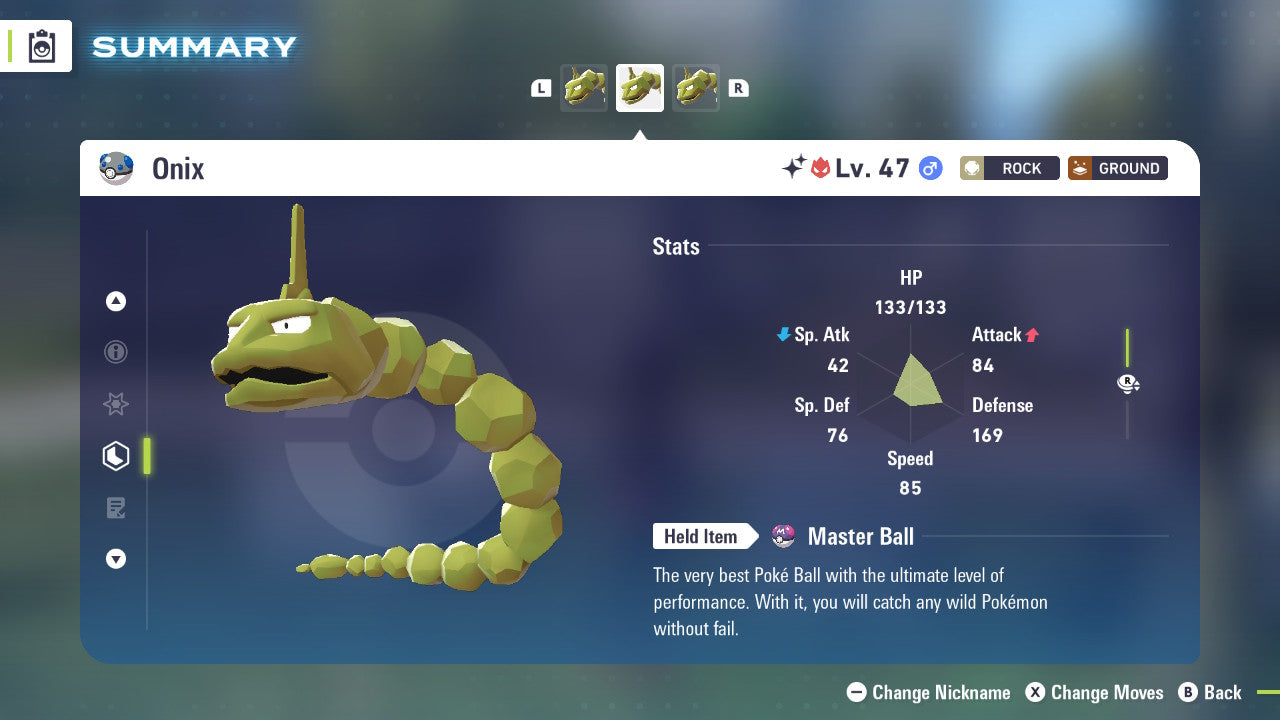Switch to the leftmost Onix party slot
This screenshot has width=1280, height=720.
click(584, 88)
